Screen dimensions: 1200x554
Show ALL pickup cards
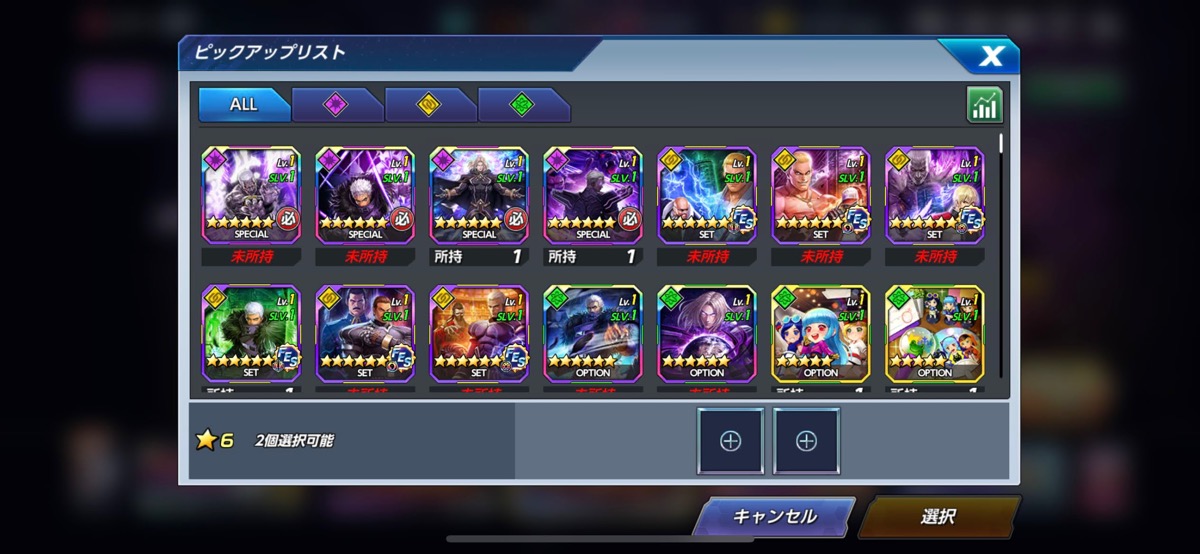coord(243,104)
